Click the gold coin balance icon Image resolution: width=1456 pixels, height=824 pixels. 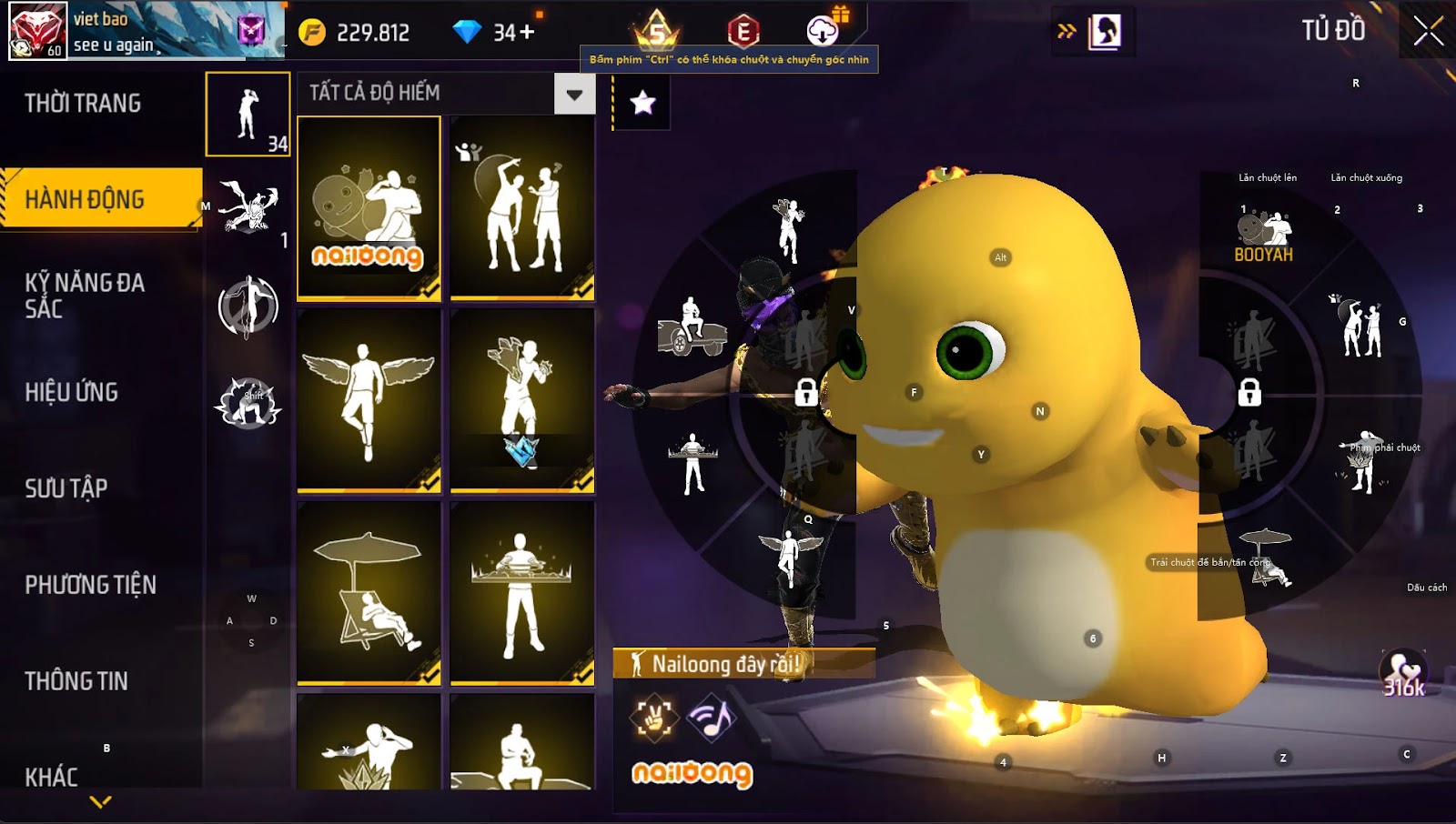pos(312,33)
